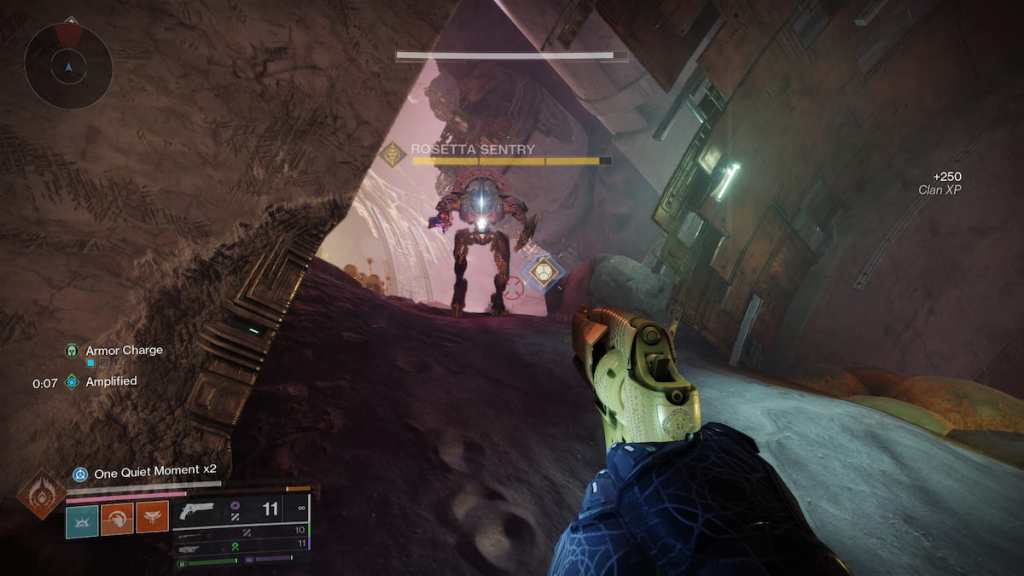Click the One Quiet Moment buff icon
1024x576 pixels.
(80, 473)
